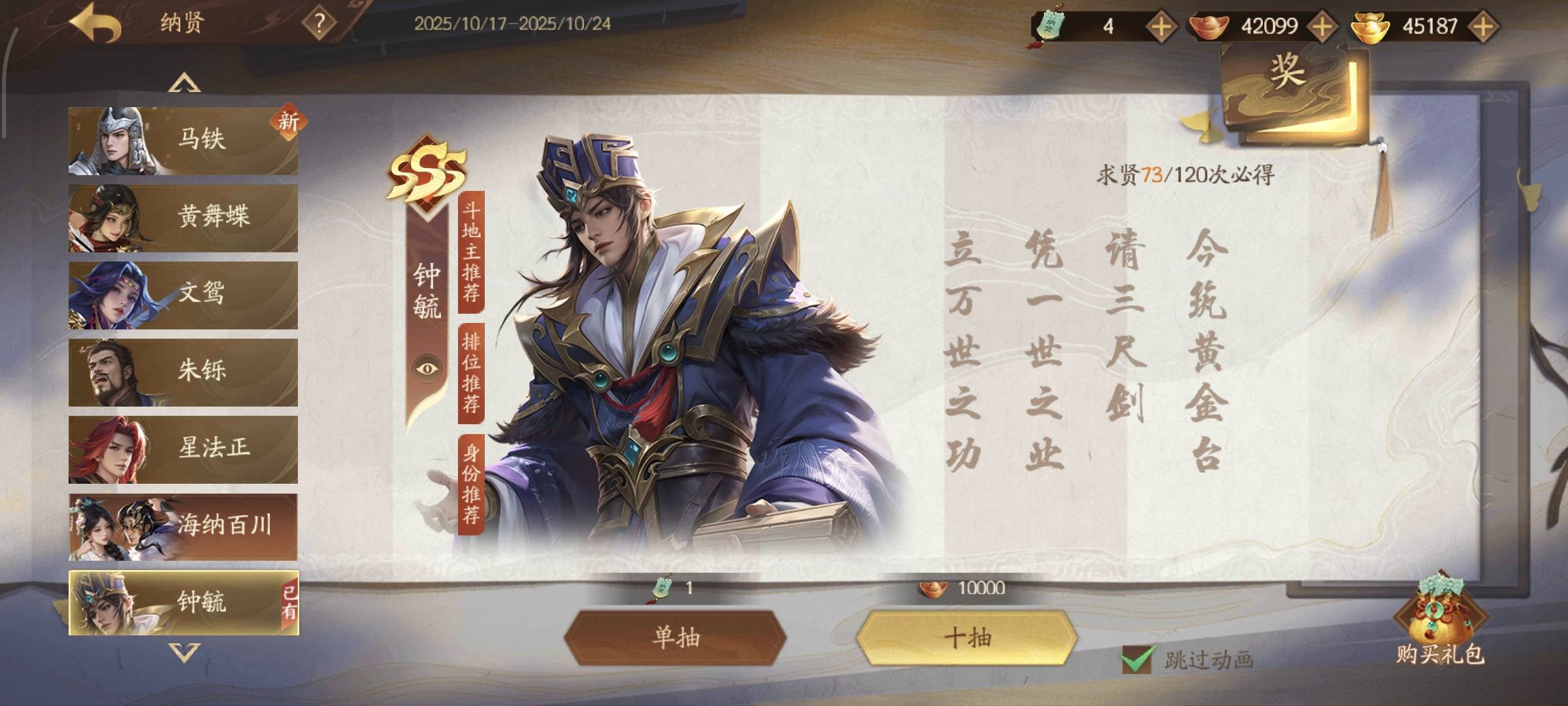Perform a ten-draw with 十抽
The width and height of the screenshot is (1568, 706).
tap(967, 637)
